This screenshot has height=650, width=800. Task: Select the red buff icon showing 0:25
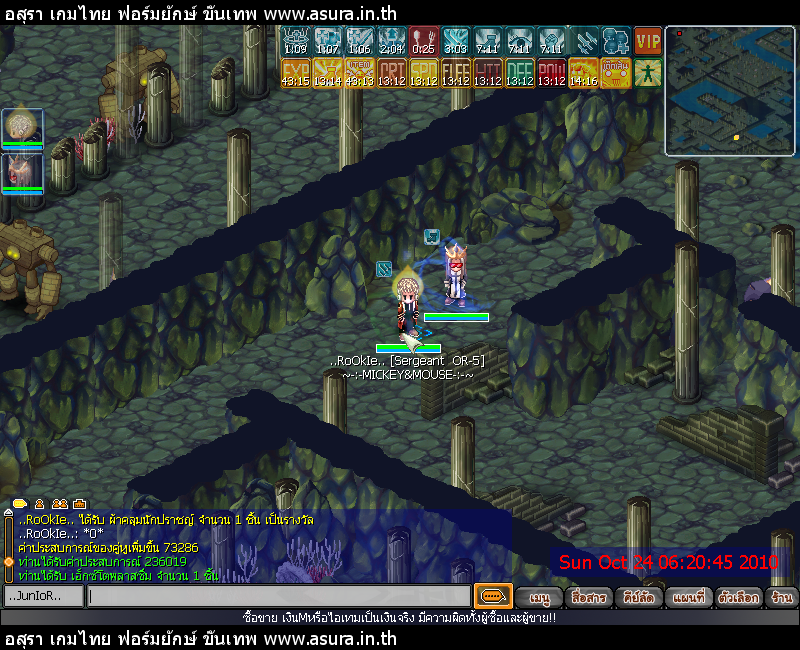click(x=423, y=41)
